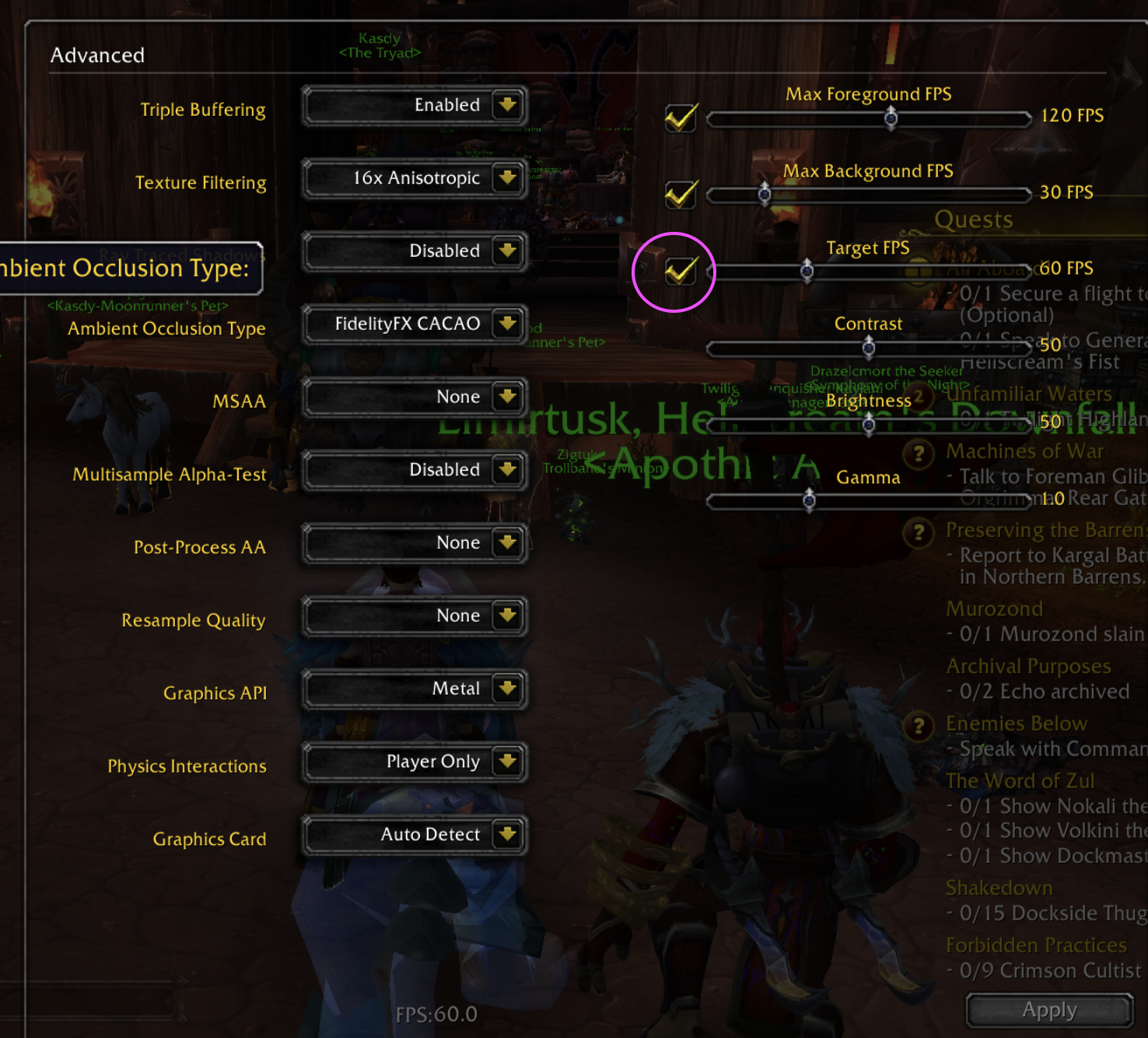Adjust the Target FPS slider
Screen dimensions: 1148x1038
point(869,272)
